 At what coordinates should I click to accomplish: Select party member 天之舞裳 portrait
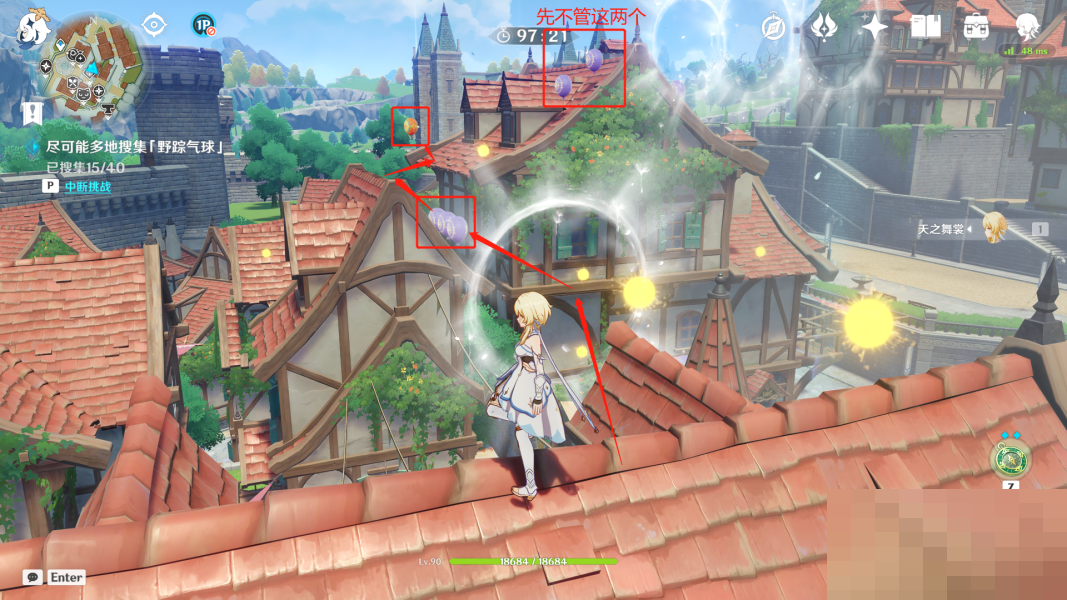[x=994, y=228]
